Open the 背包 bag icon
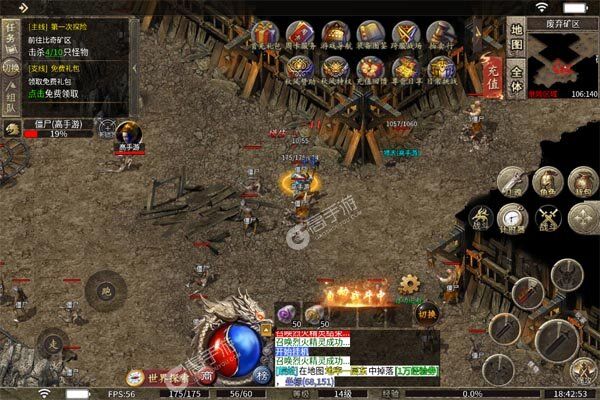Viewport: 600px width, 400px height. pos(579,182)
